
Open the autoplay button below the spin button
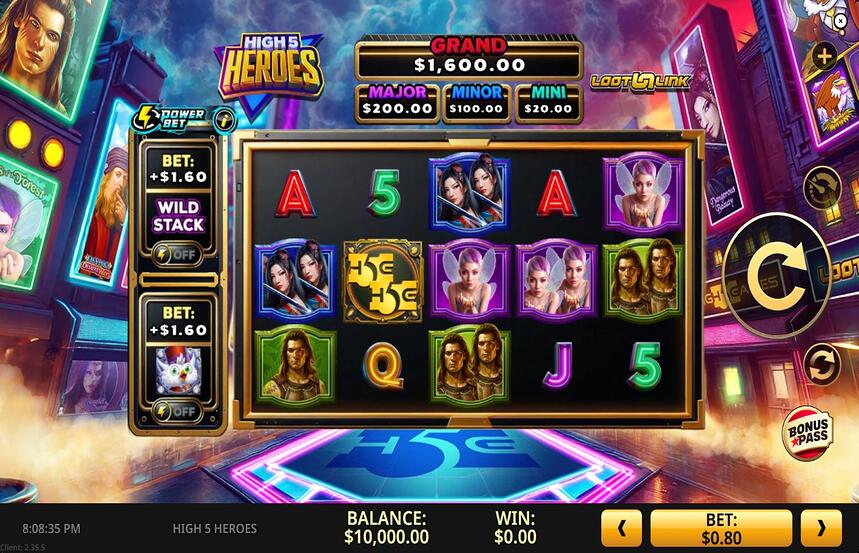click(820, 360)
